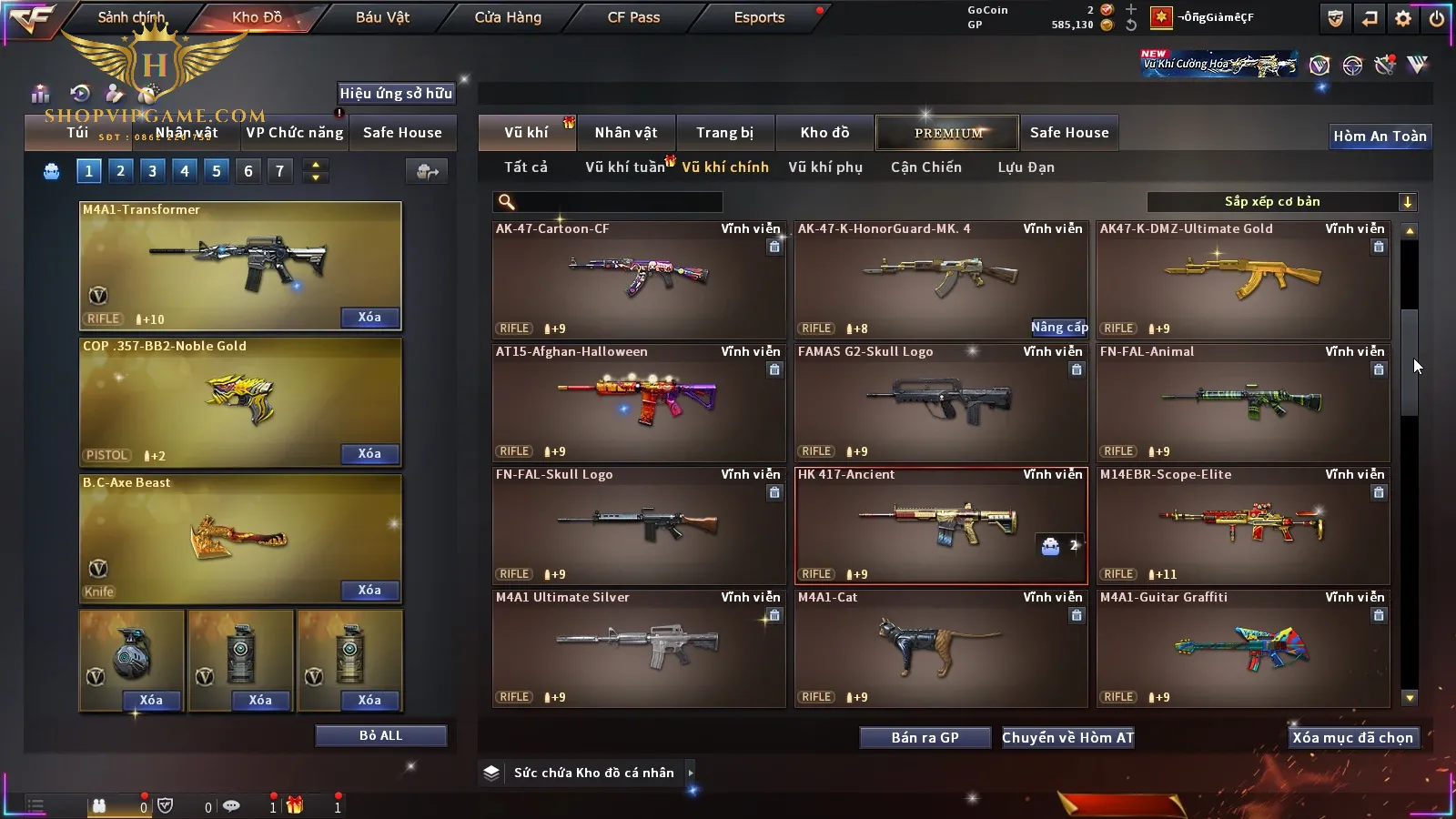The width and height of the screenshot is (1456, 819).
Task: Go to the CF Pass menu
Action: tap(633, 17)
